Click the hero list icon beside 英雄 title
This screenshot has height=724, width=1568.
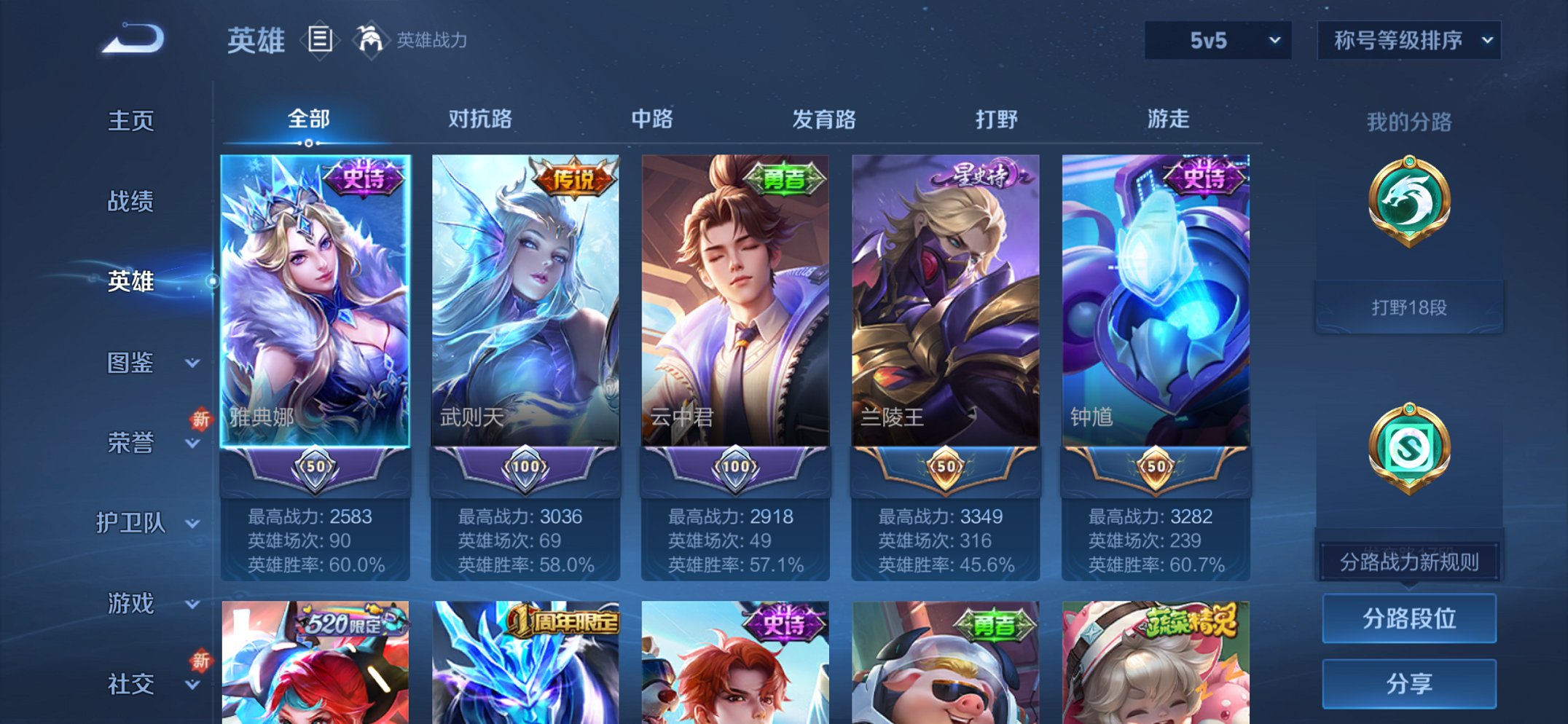tap(321, 40)
